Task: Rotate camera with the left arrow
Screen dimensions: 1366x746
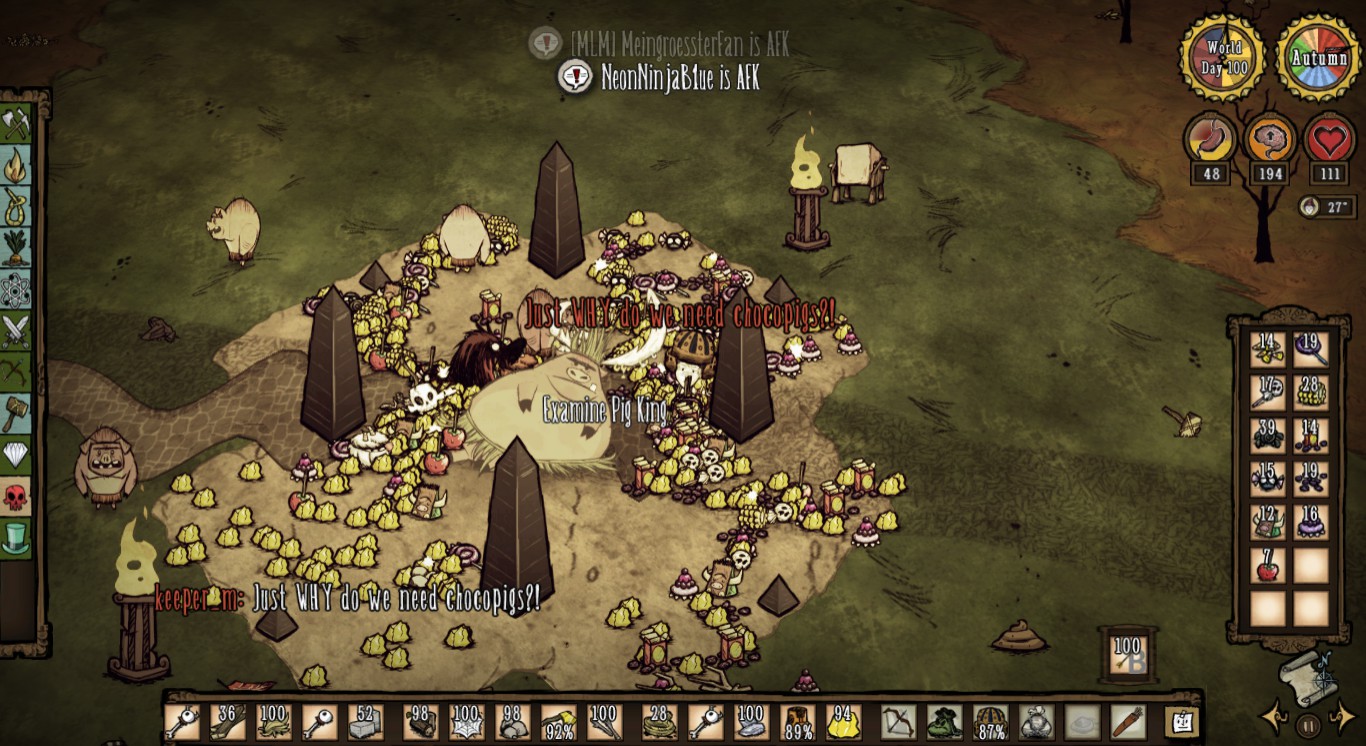Action: tap(1273, 717)
